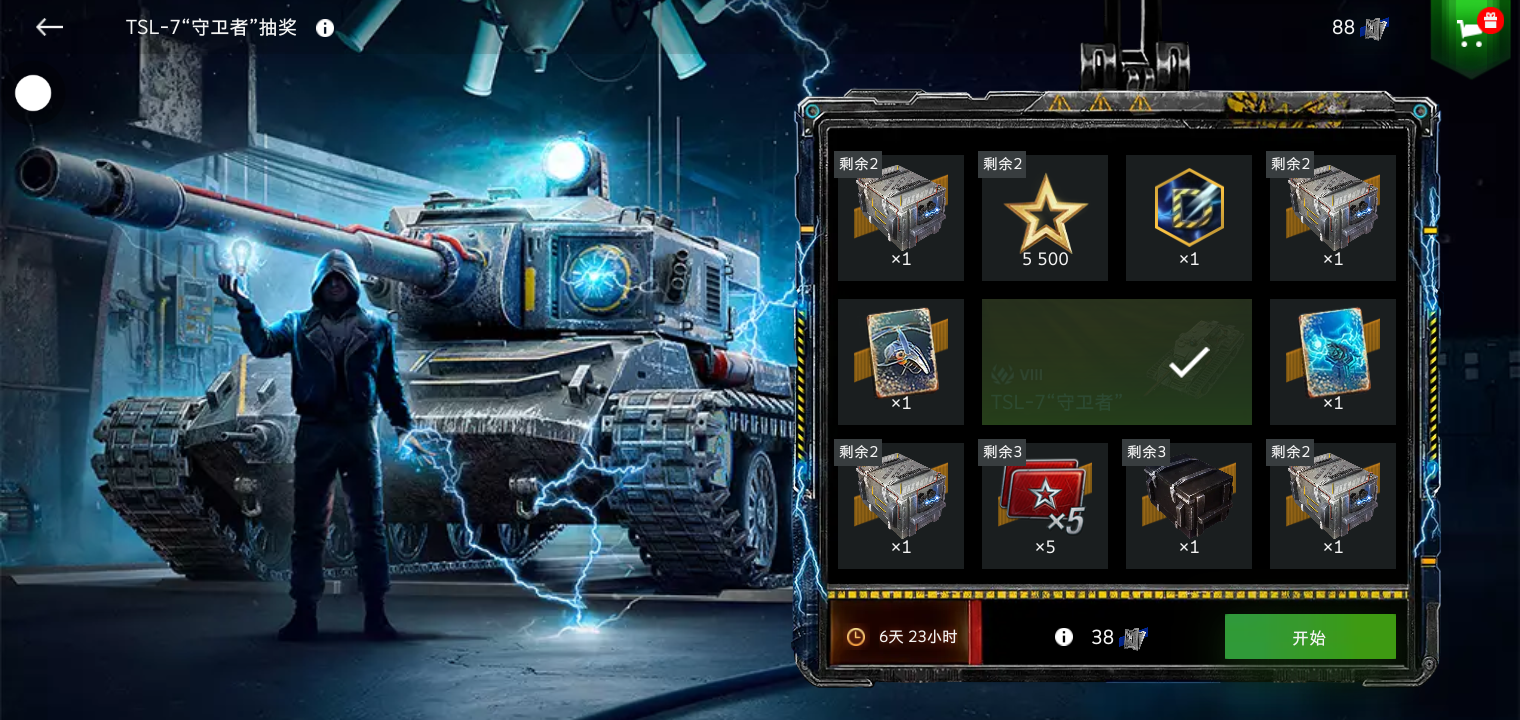Select the blue lightning card reward

tap(1333, 362)
